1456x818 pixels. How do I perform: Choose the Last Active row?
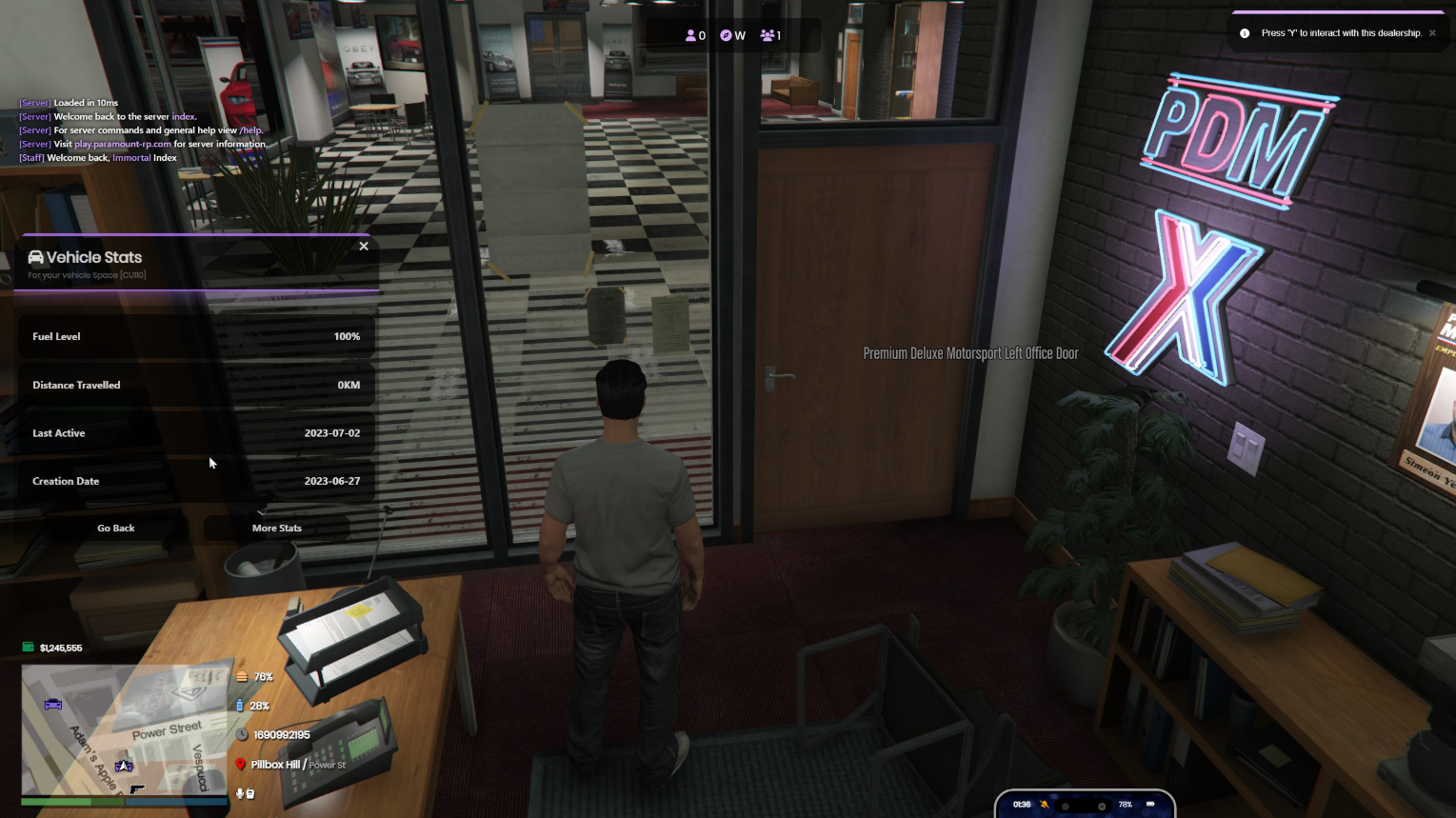[x=196, y=433]
